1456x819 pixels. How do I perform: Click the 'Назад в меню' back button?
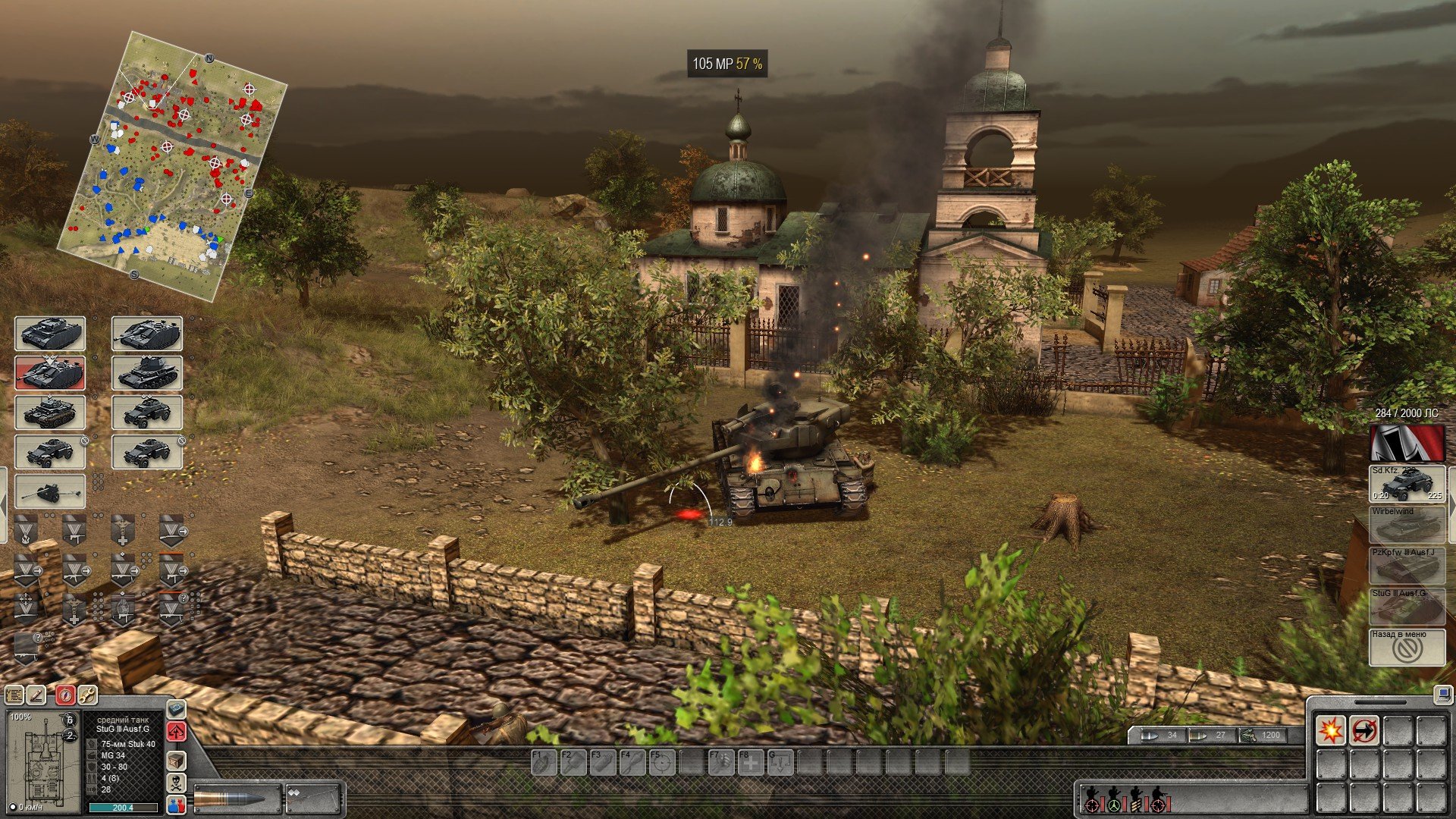coord(1407,647)
